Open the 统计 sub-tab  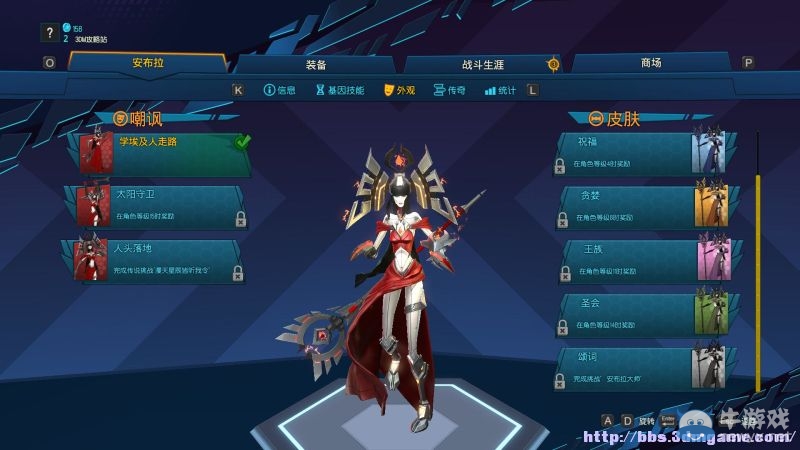[x=500, y=90]
